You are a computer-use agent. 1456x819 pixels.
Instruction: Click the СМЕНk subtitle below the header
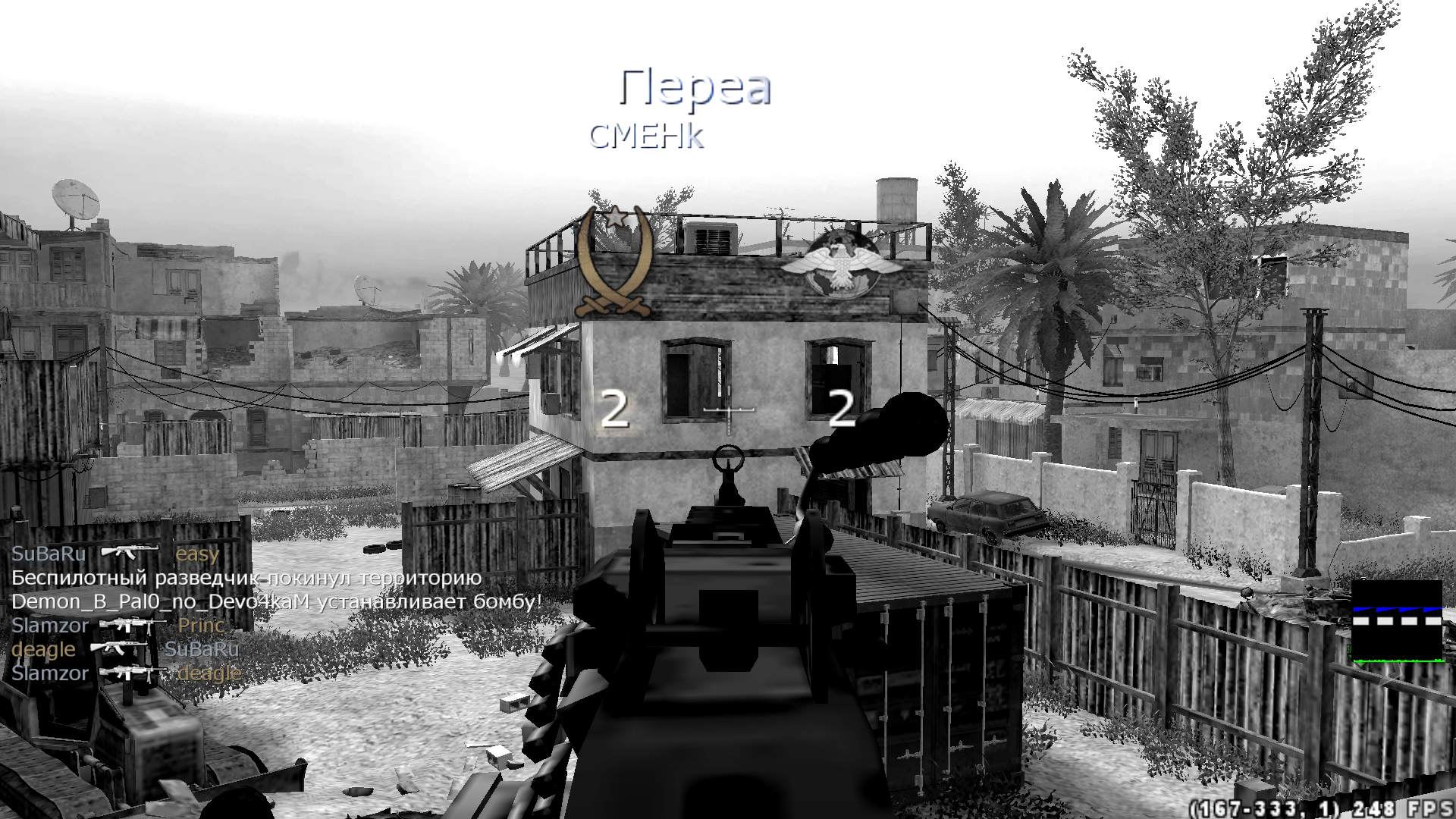coord(648,136)
